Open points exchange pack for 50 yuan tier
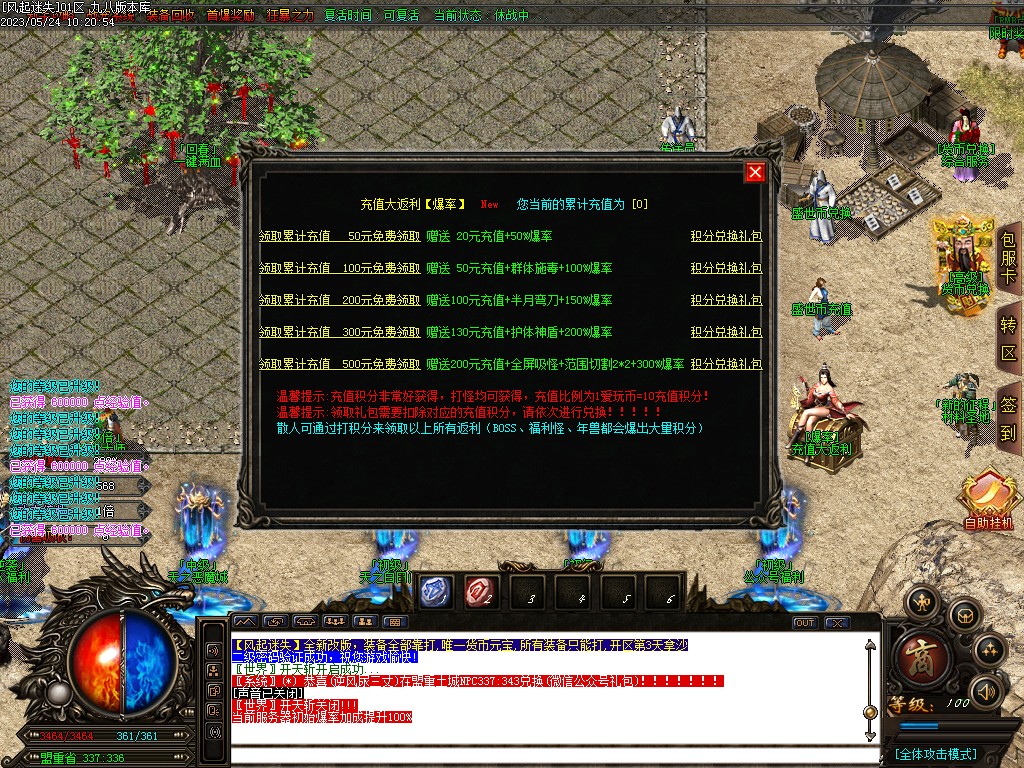1024x768 pixels. pos(726,237)
